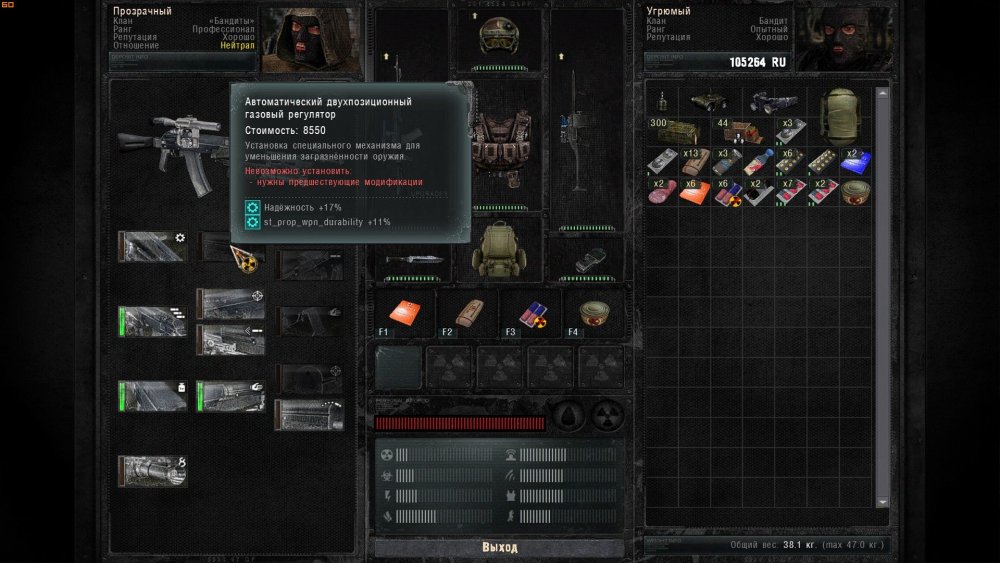Screen dimensions: 1000x563
Task: Select the blue medkit stack x2
Action: [x=853, y=163]
